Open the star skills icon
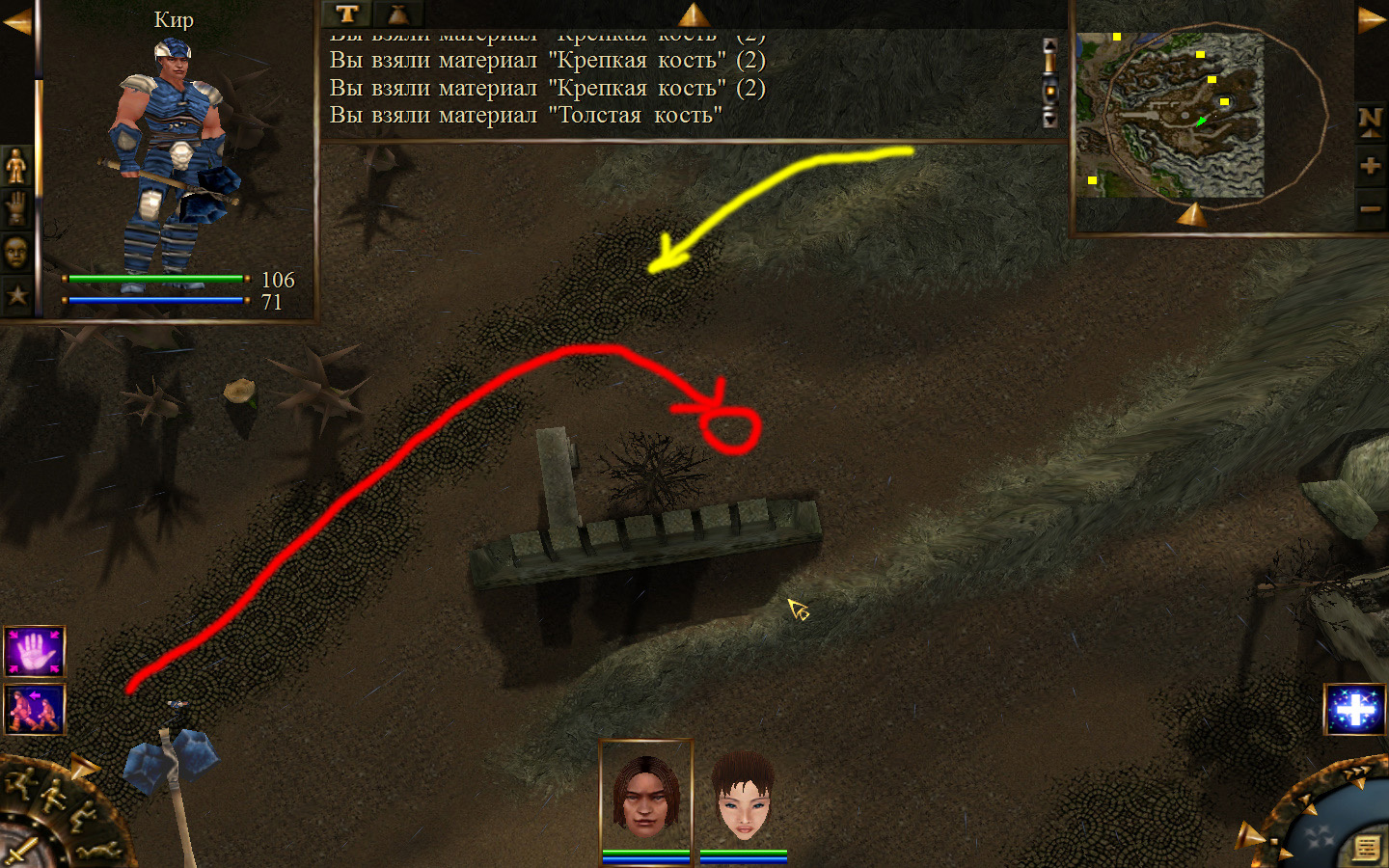Screen dimensions: 1389x868 click(x=16, y=295)
